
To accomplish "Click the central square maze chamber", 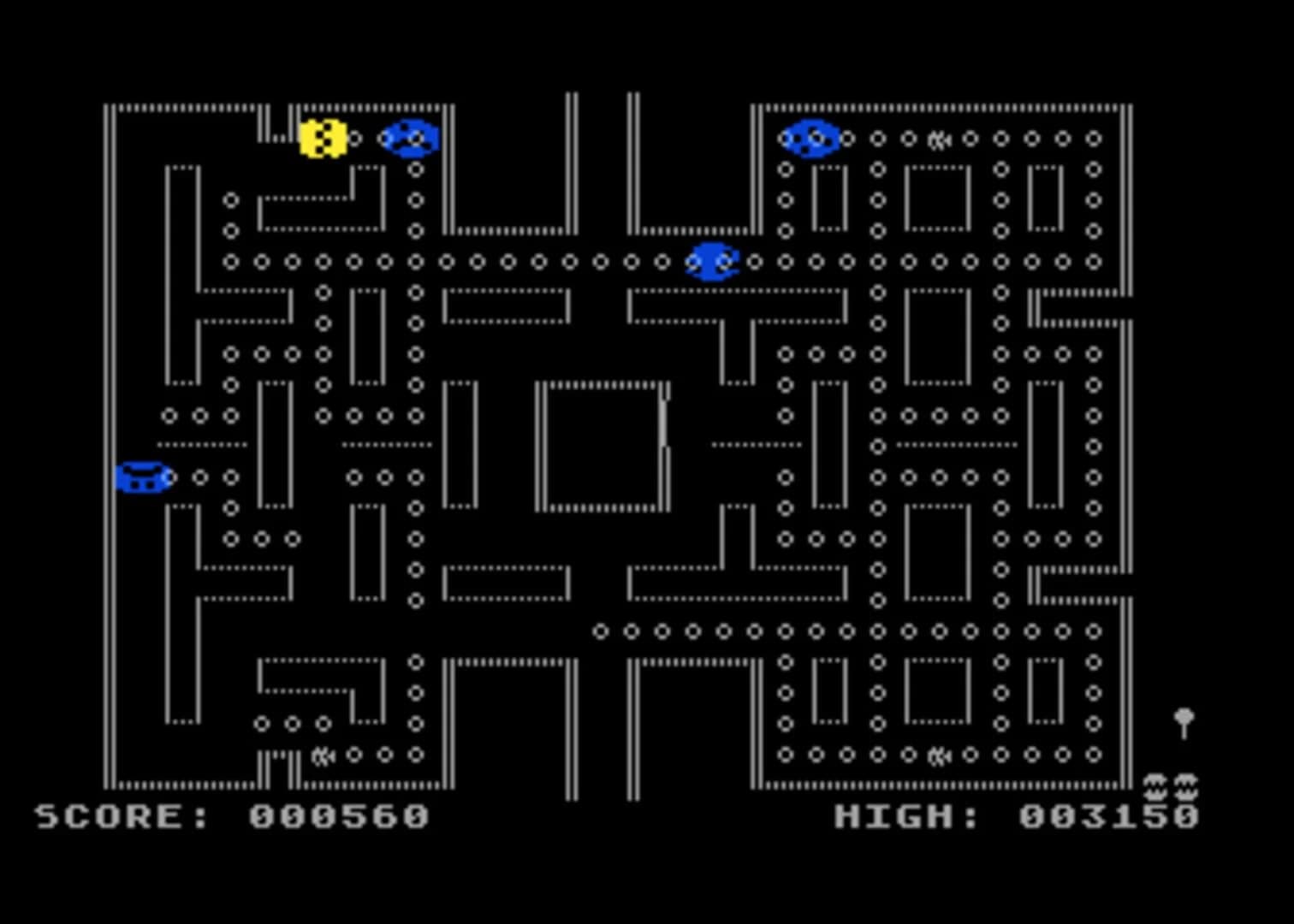I will (602, 445).
